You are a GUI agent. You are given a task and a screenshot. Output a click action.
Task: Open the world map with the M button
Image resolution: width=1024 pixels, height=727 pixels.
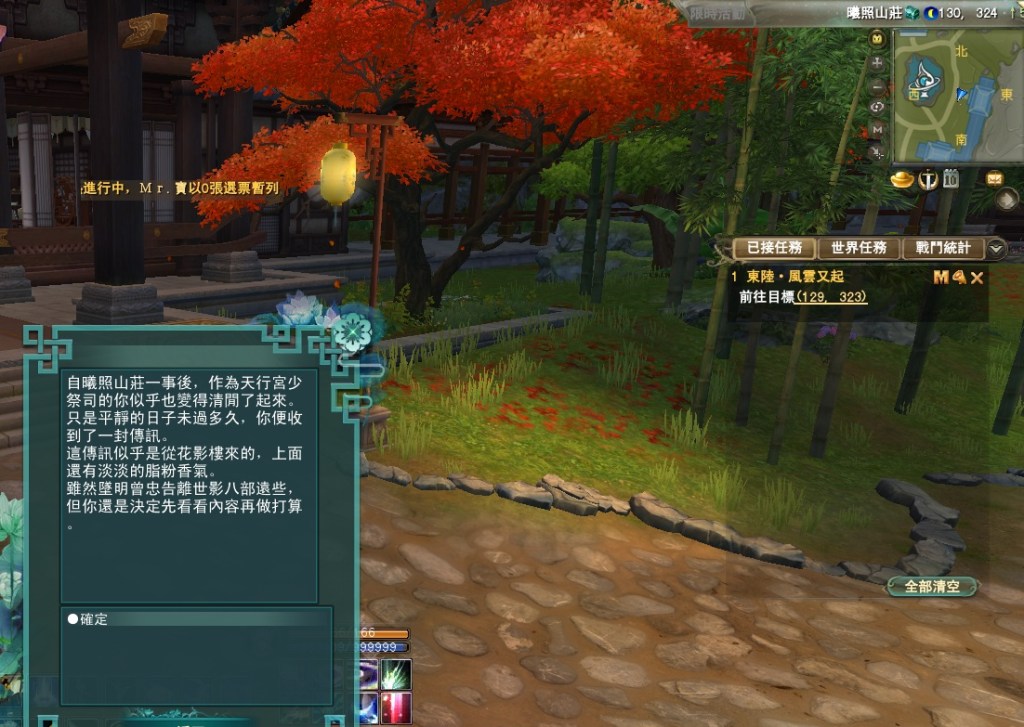point(878,130)
